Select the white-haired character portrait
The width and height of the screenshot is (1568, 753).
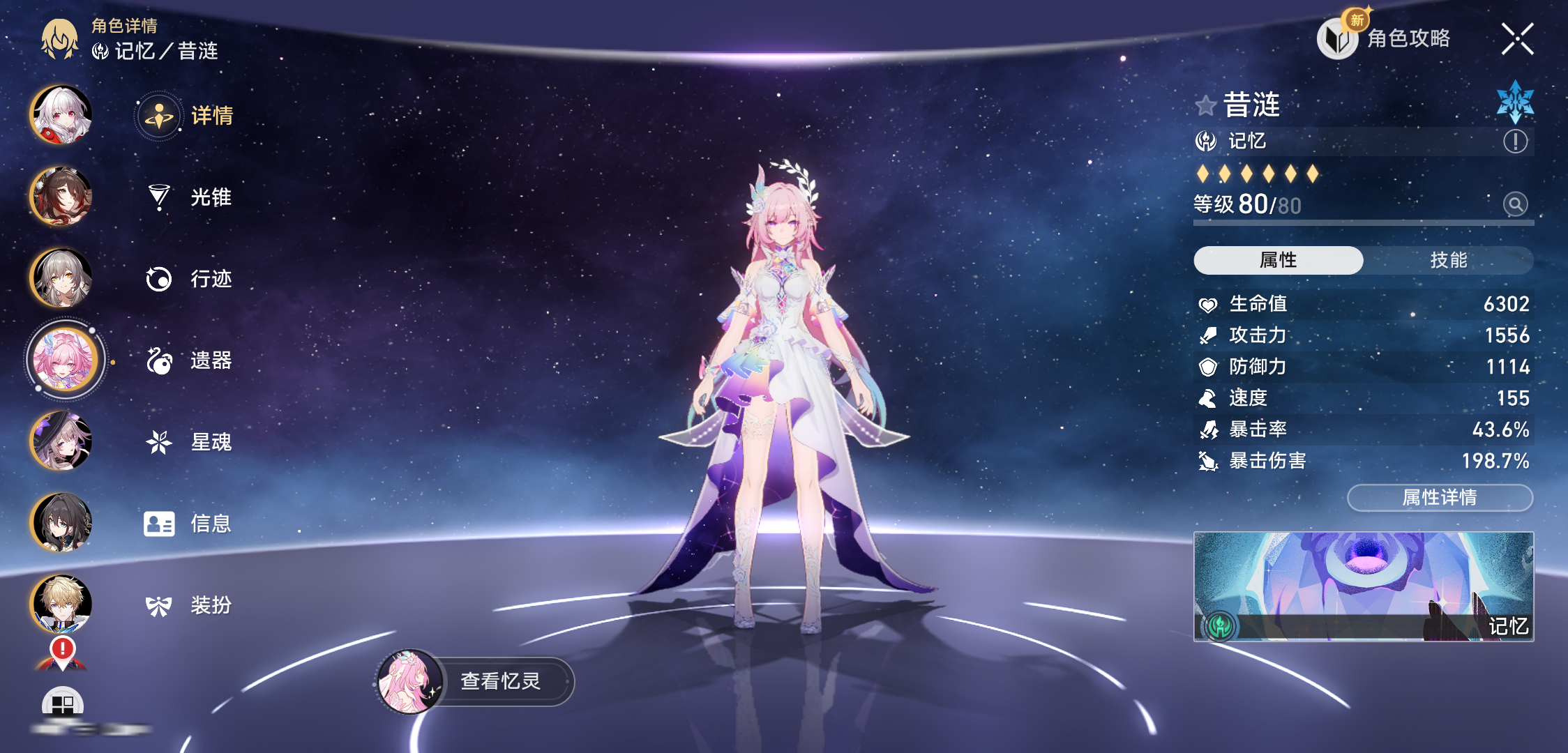coord(61,115)
